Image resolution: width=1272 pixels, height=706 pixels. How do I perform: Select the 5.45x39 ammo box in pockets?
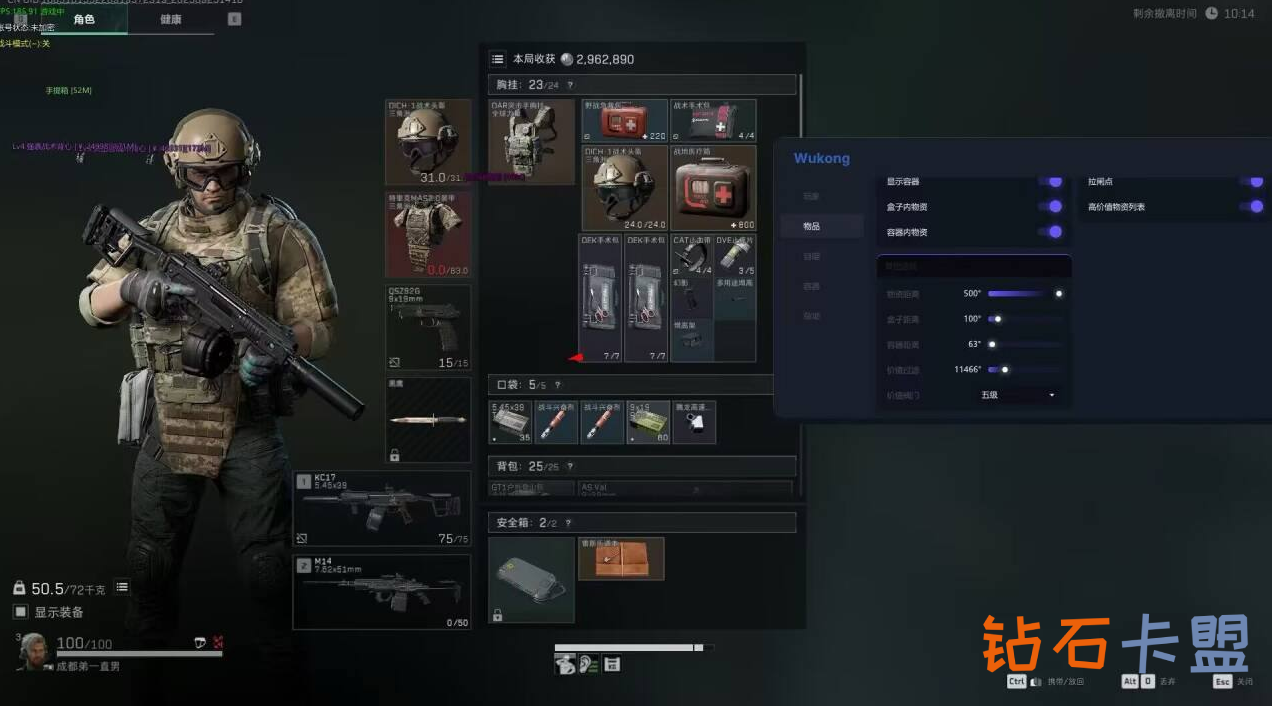[509, 422]
